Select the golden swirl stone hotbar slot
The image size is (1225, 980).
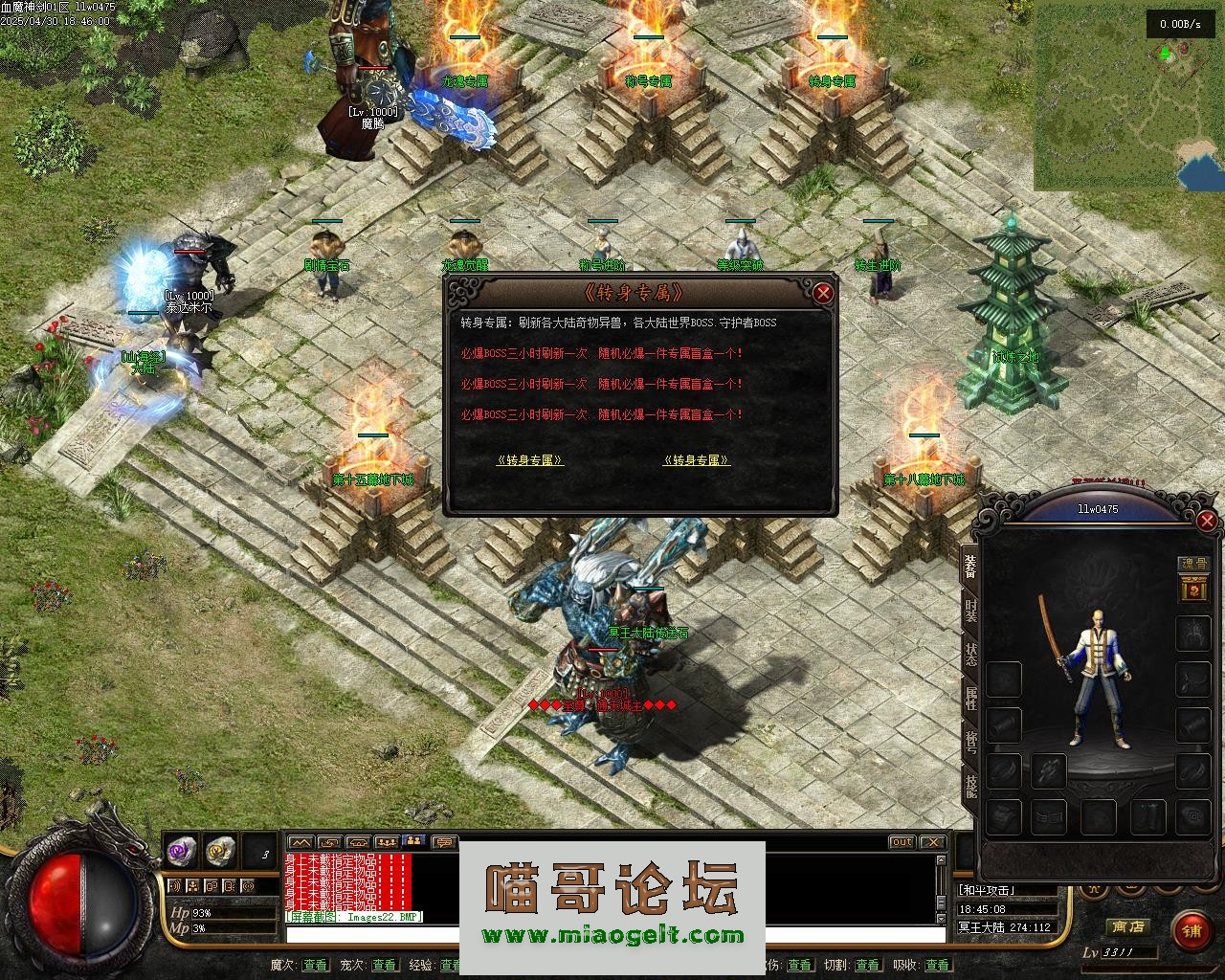pos(220,849)
